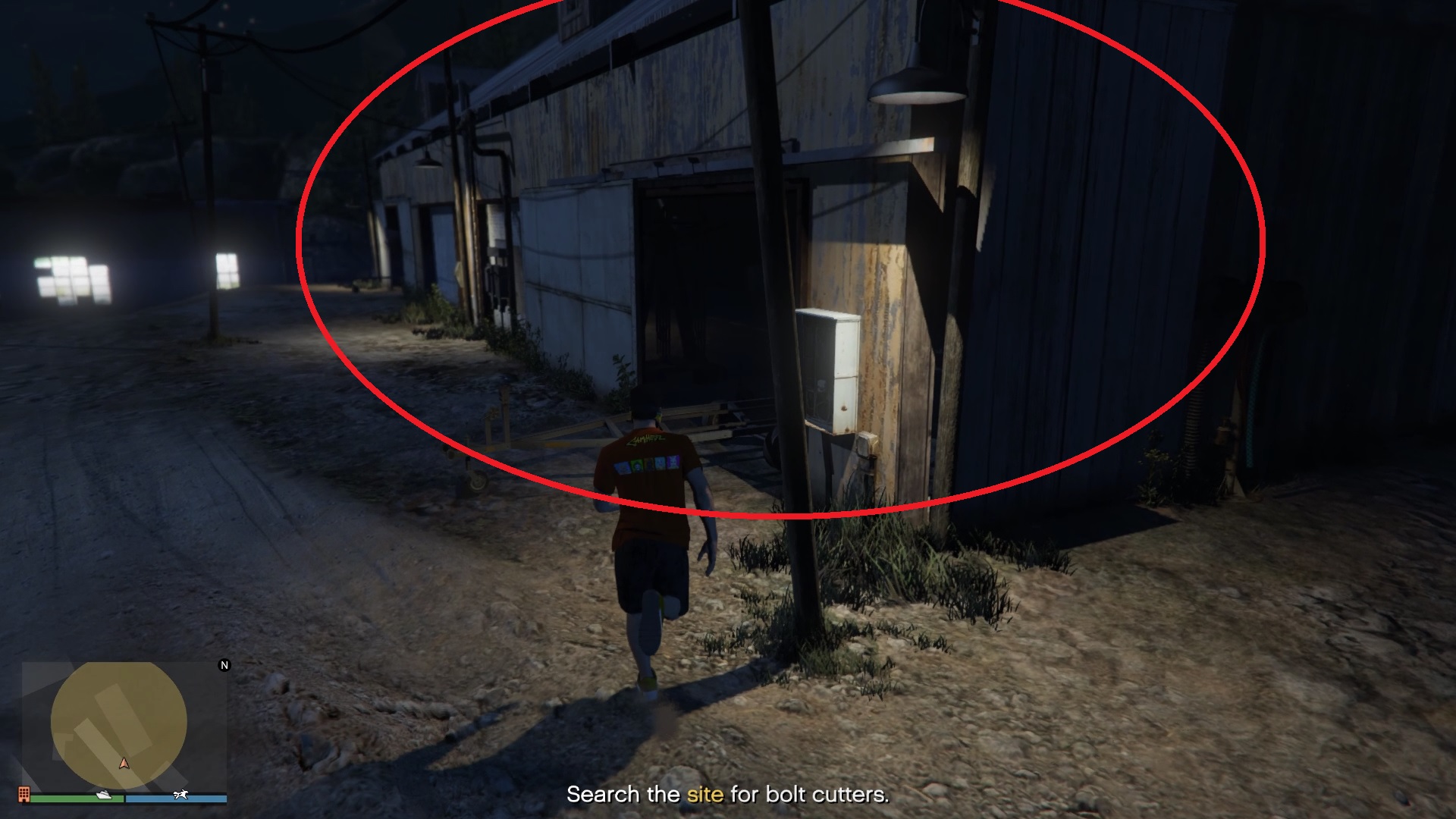Click the boat icon on the health bar
The height and width of the screenshot is (819, 1456).
103,795
